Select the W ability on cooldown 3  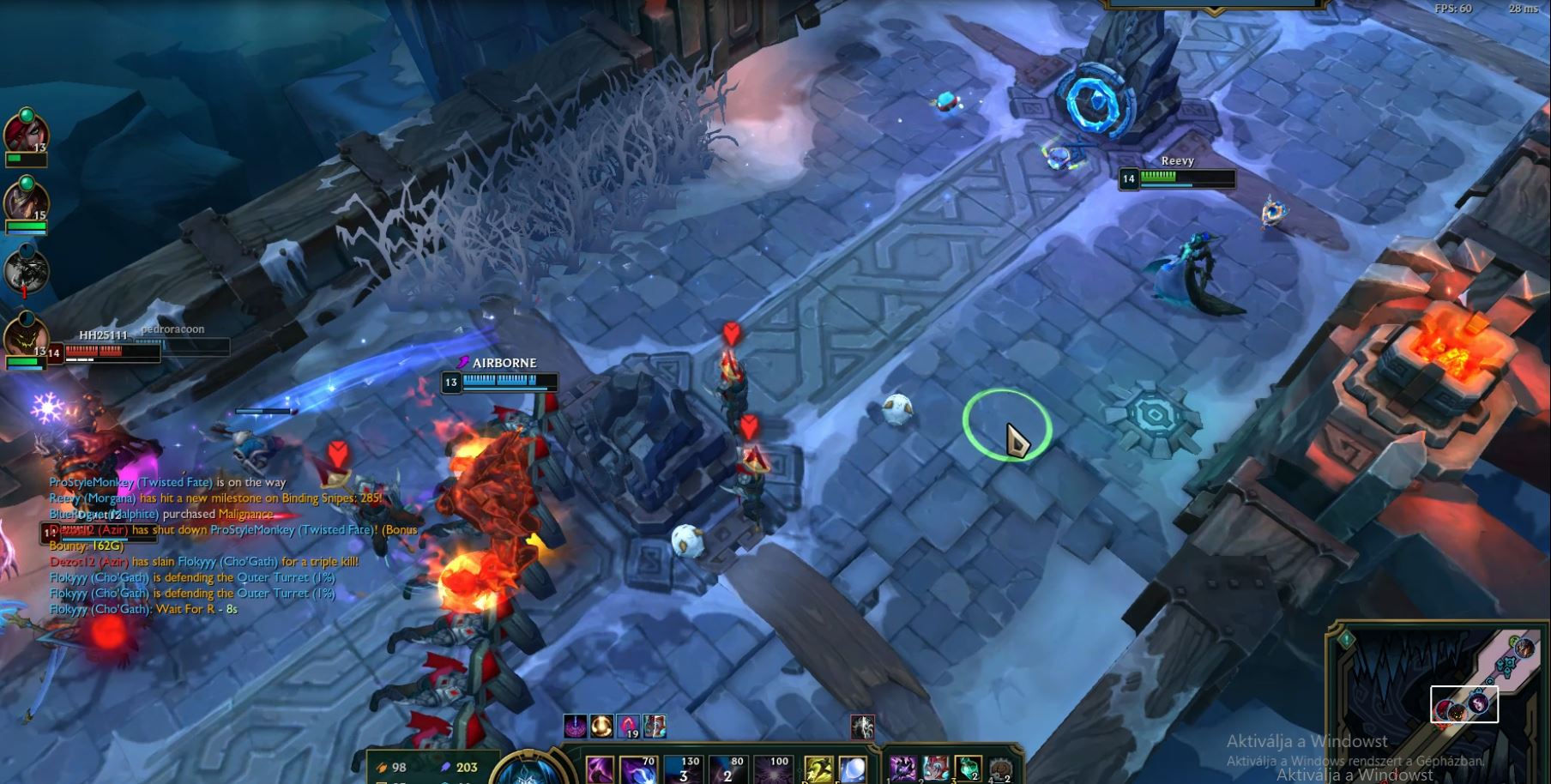coord(684,769)
